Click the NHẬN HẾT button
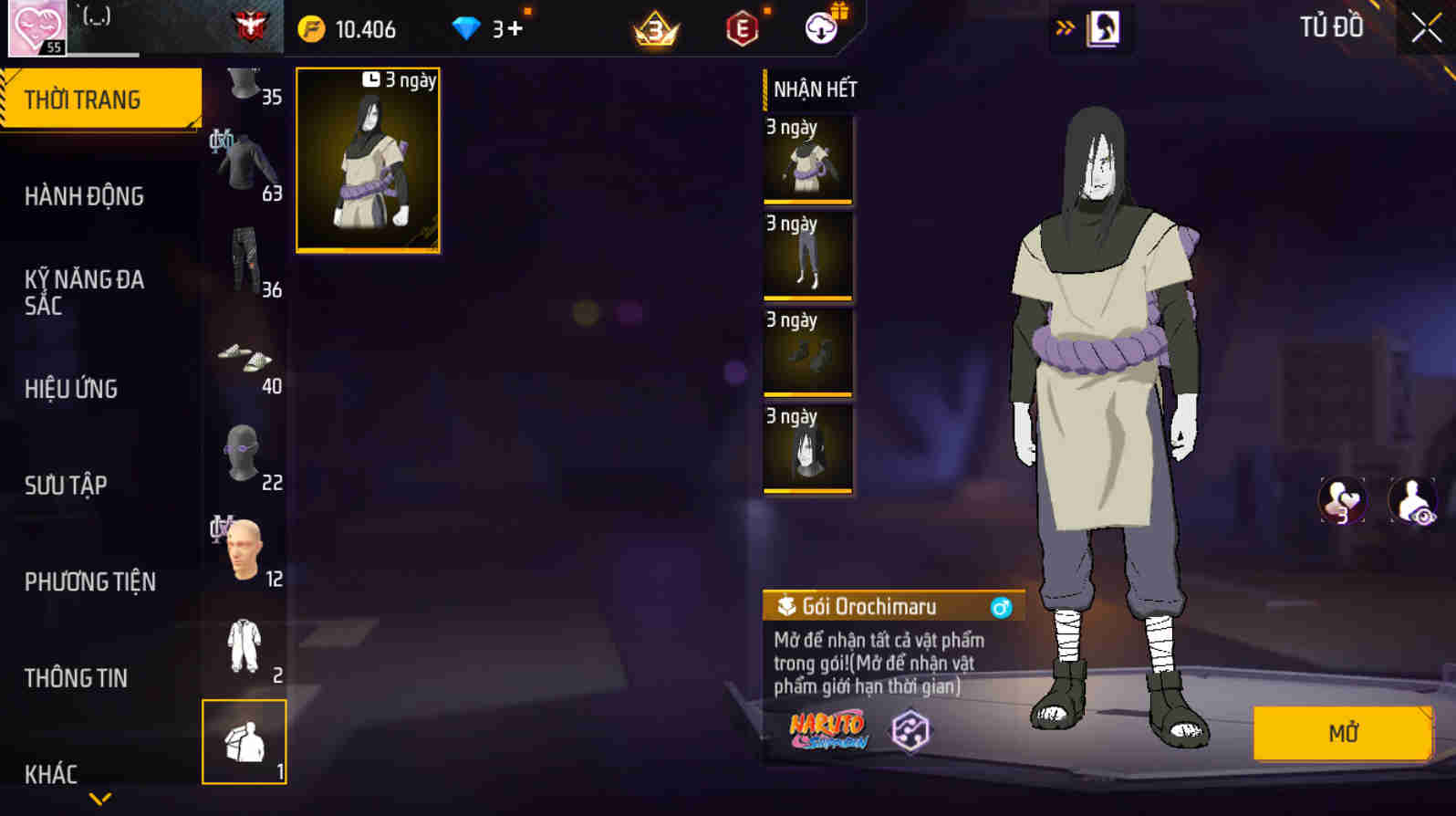Image resolution: width=1456 pixels, height=816 pixels. pyautogui.click(x=816, y=90)
